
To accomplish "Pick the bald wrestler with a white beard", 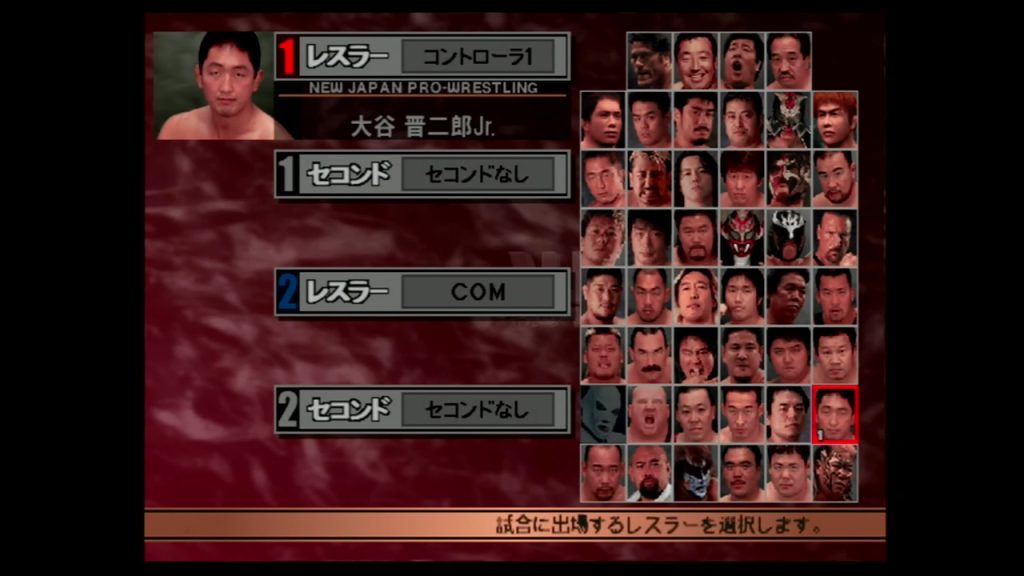I will click(649, 473).
